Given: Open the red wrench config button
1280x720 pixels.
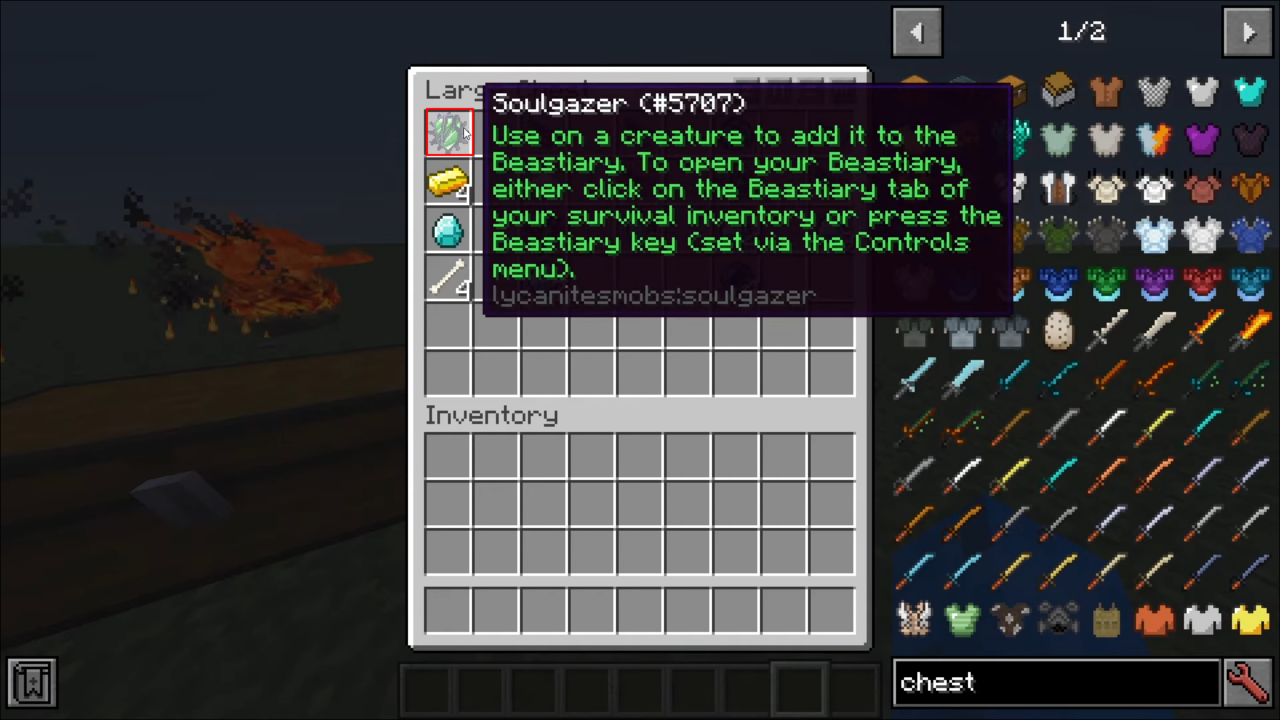Looking at the screenshot, I should [x=1247, y=682].
